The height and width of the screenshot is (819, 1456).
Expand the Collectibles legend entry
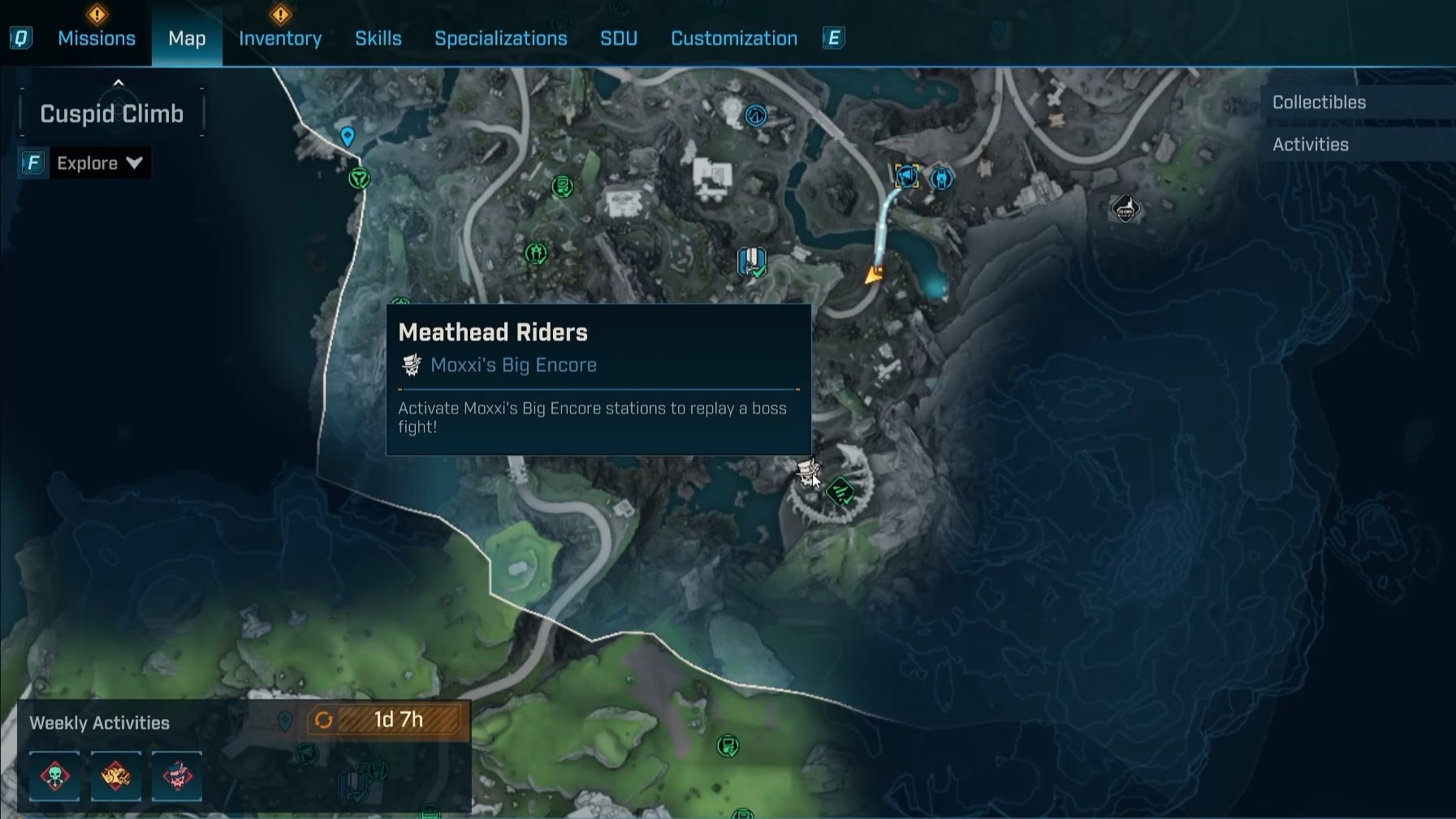point(1319,102)
